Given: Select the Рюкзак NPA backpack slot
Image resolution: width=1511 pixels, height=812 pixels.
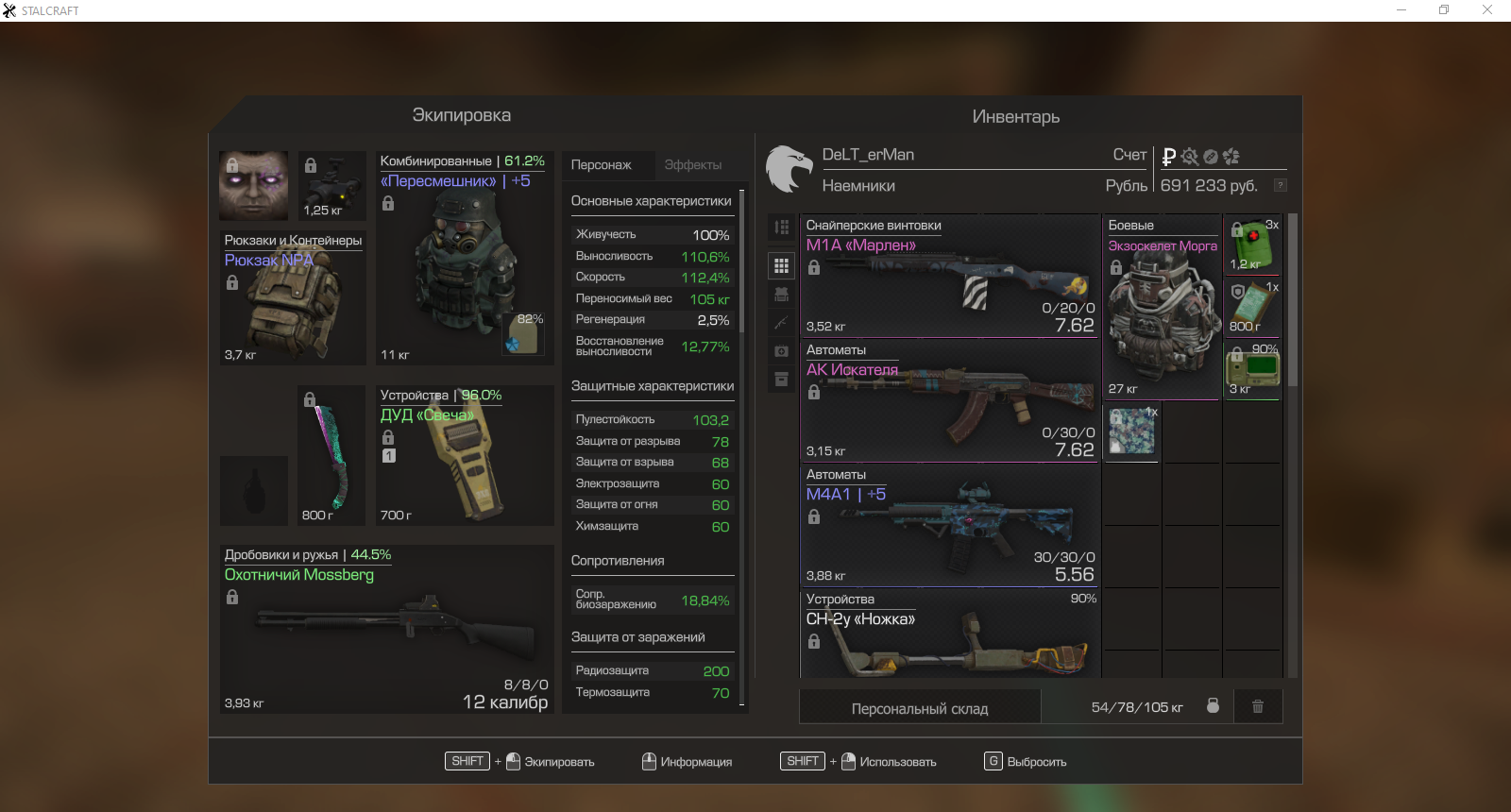Looking at the screenshot, I should click(x=293, y=299).
